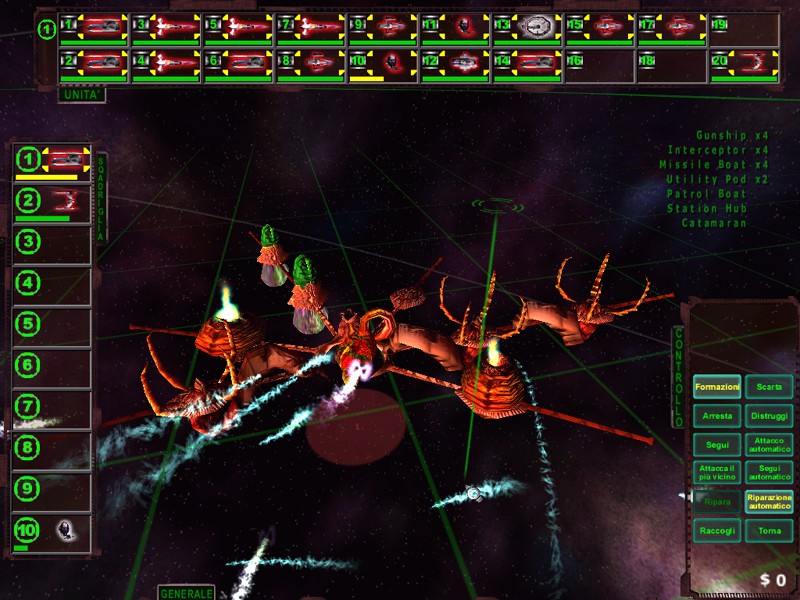Select Attacca il più vicino
The height and width of the screenshot is (600, 800).
[x=717, y=472]
